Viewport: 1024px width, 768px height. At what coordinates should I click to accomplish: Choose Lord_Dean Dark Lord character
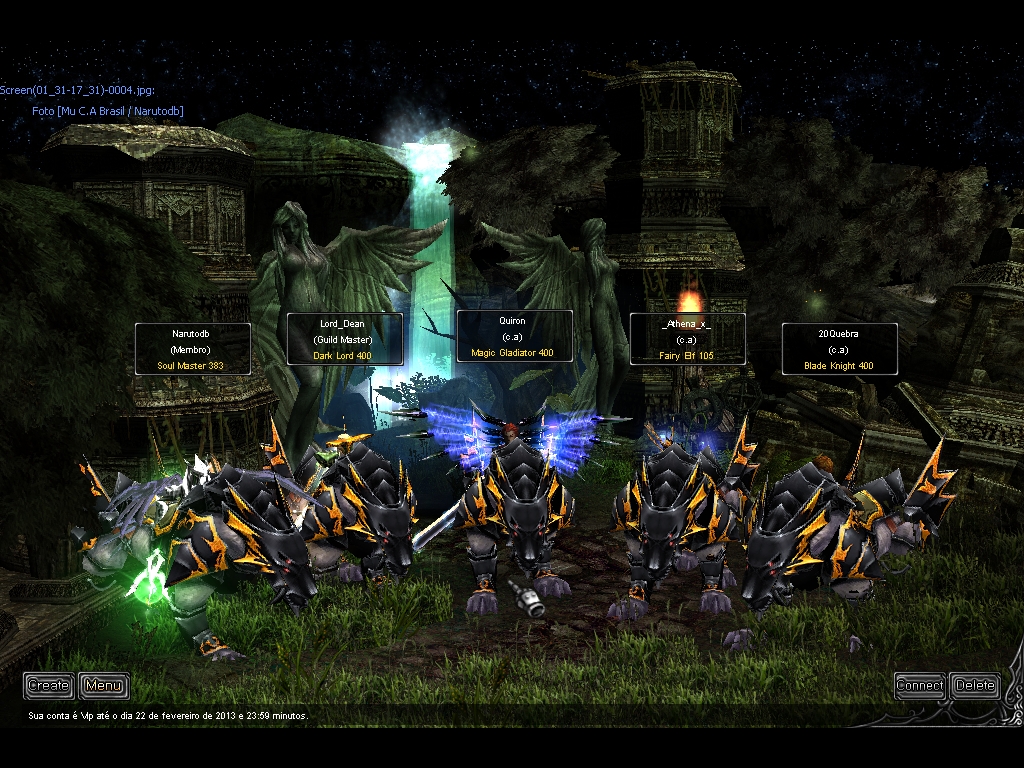[x=344, y=339]
